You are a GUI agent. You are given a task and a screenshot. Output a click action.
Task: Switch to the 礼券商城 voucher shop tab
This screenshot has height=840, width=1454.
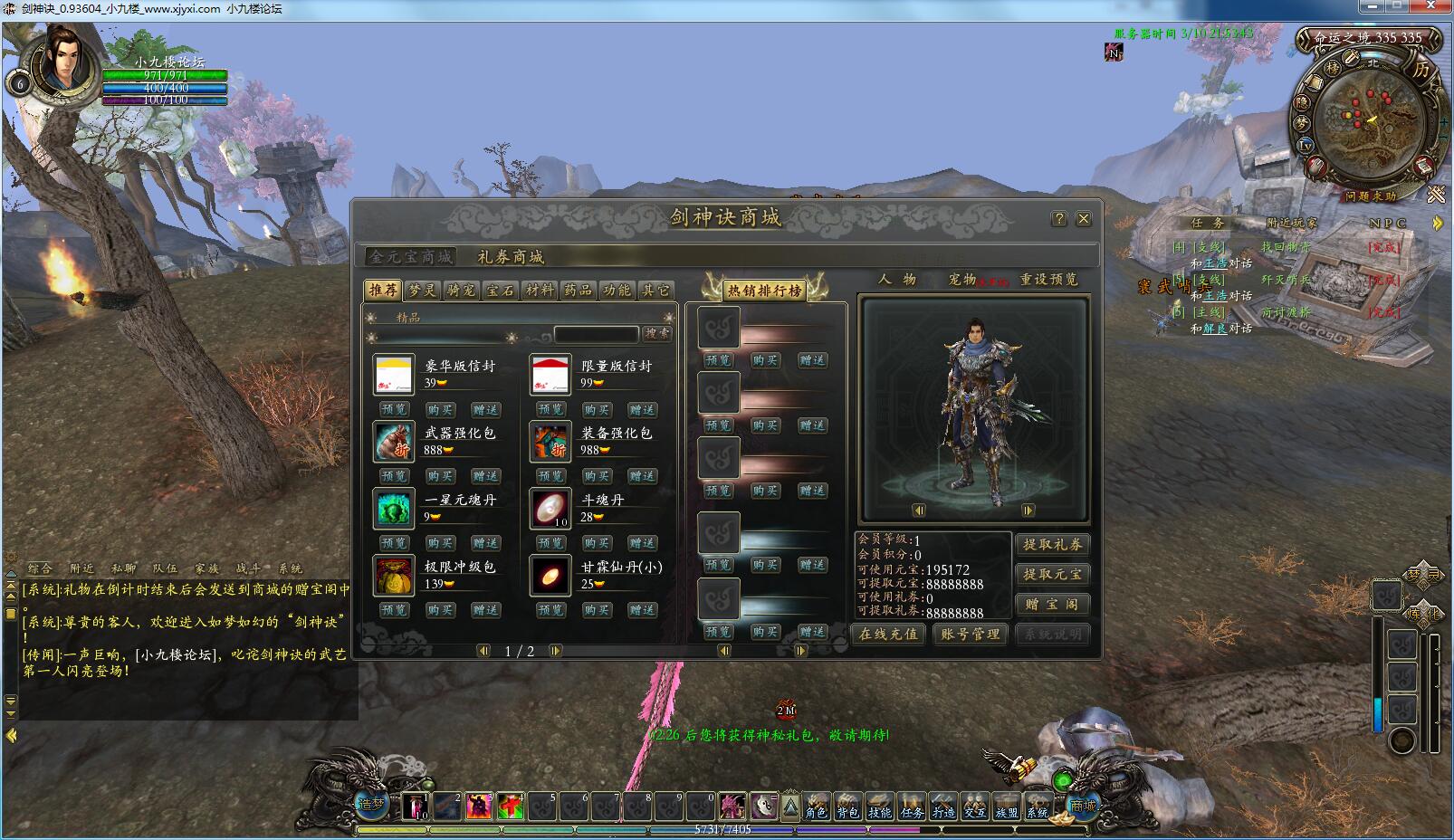[x=511, y=257]
